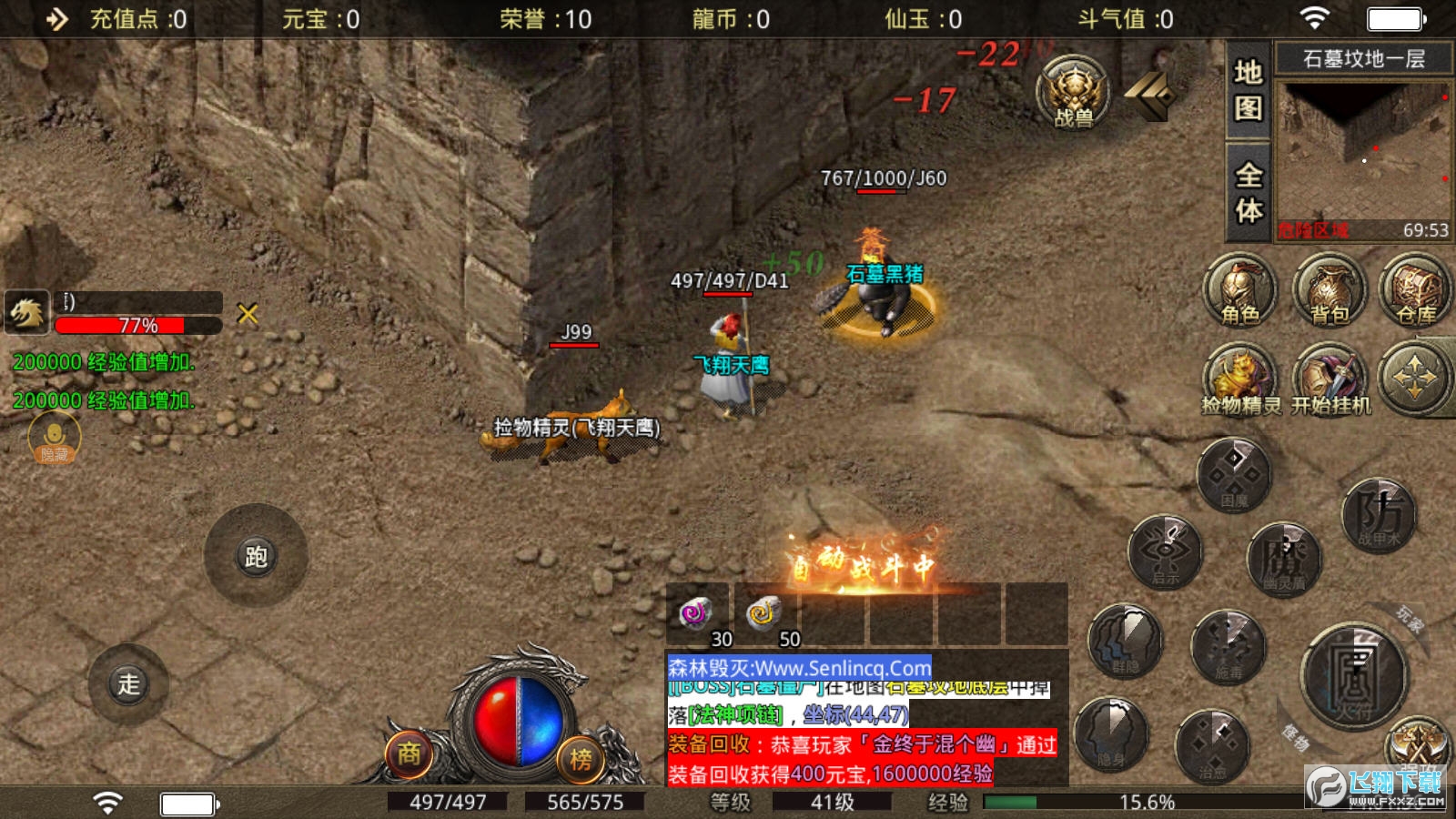This screenshot has height=819, width=1456.
Task: Activate the 战甲术 armor skill
Action: coord(1379,515)
